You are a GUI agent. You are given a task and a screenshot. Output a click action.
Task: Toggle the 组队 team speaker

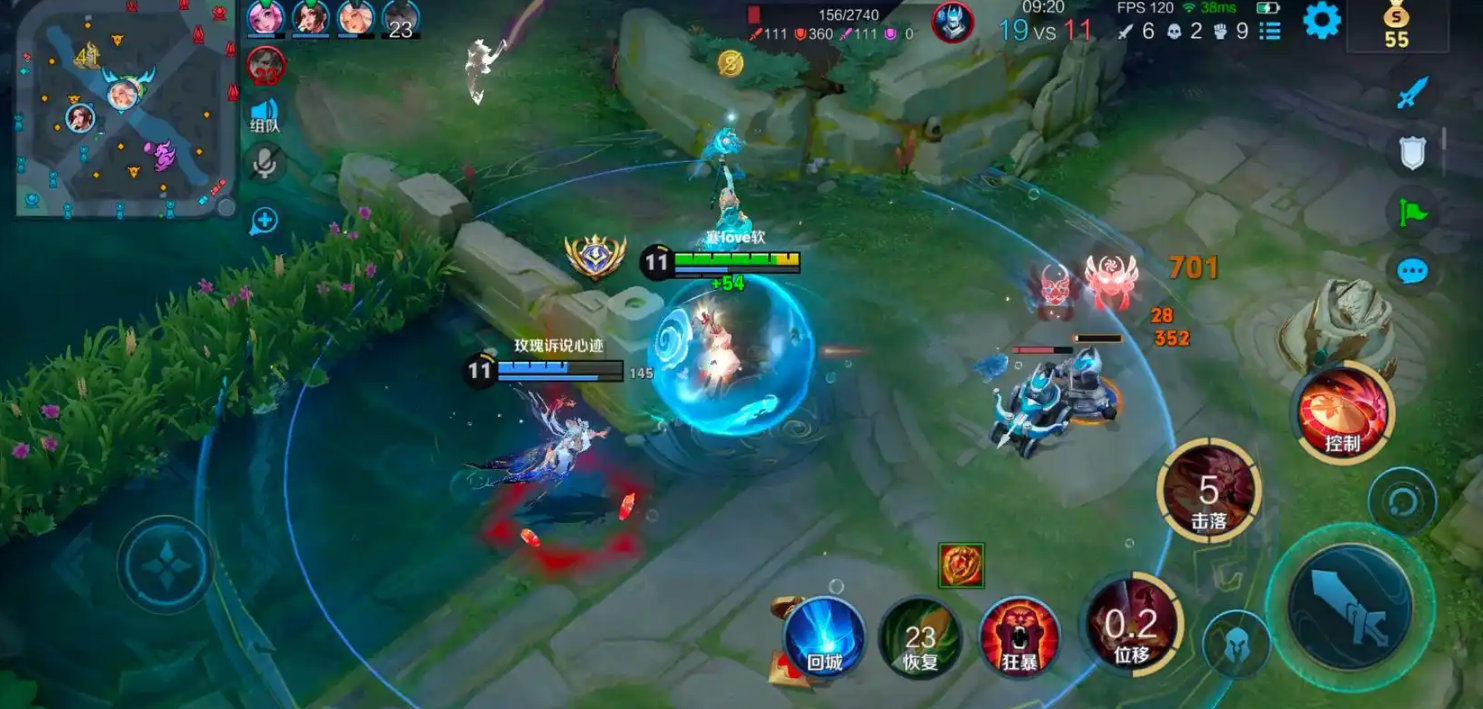(264, 115)
